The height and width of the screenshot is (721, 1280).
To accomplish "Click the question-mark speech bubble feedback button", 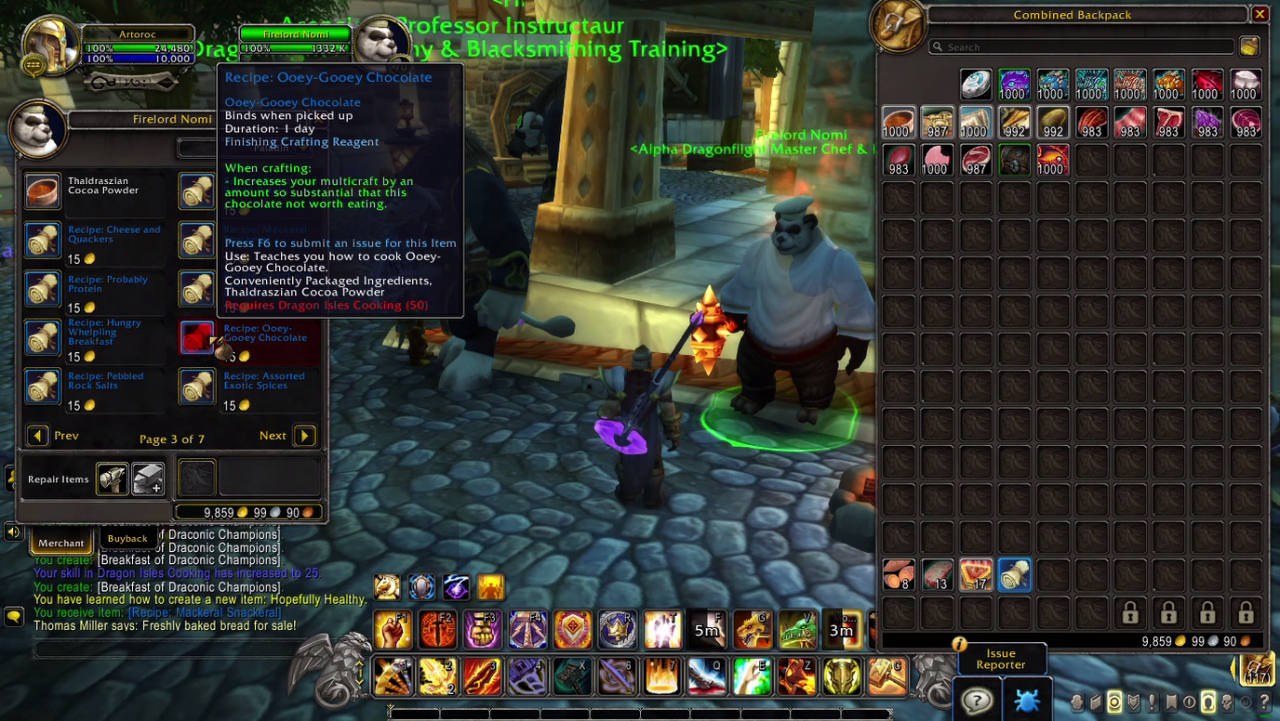I will (x=977, y=700).
